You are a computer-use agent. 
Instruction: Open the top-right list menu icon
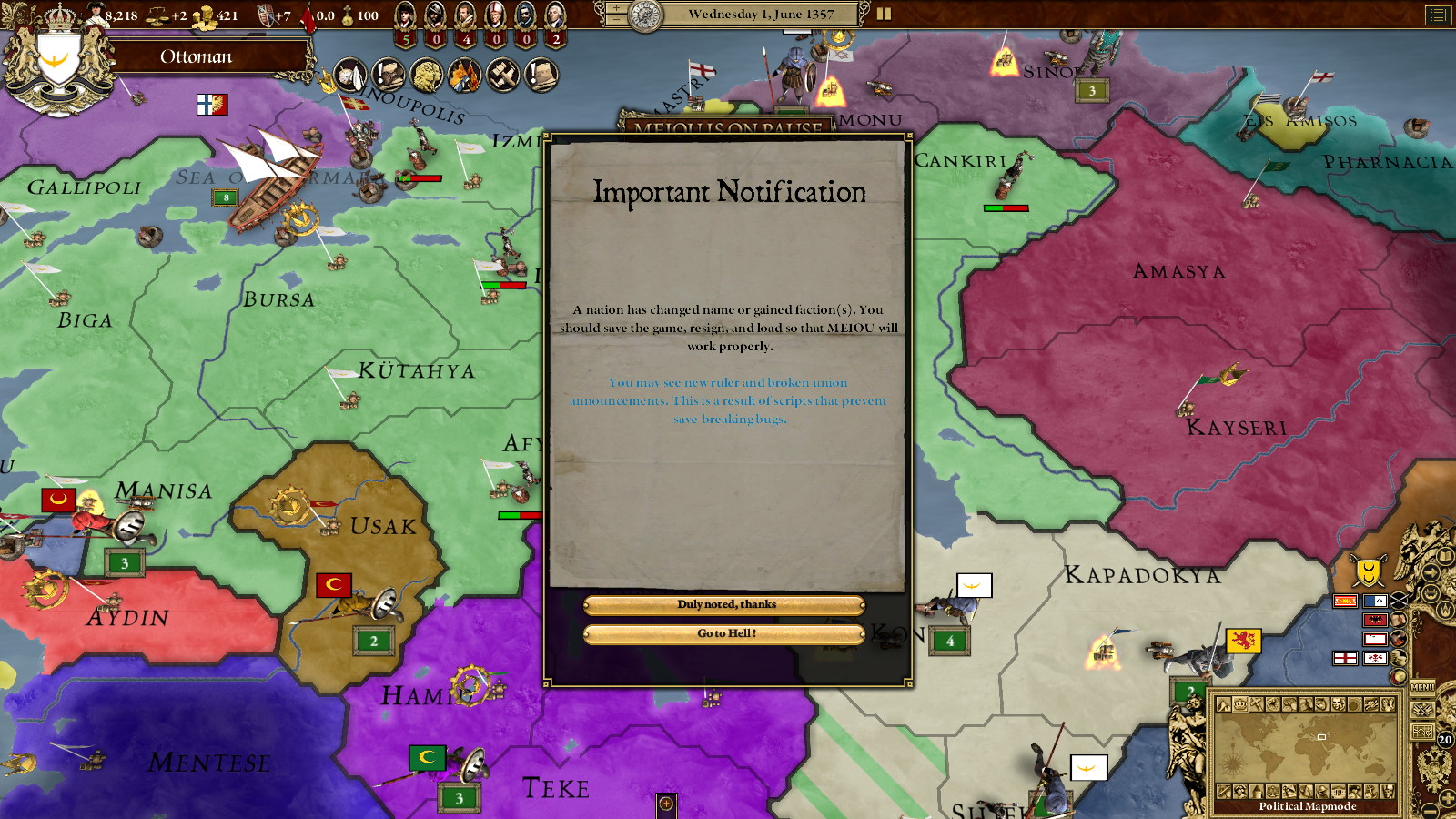tap(1438, 14)
